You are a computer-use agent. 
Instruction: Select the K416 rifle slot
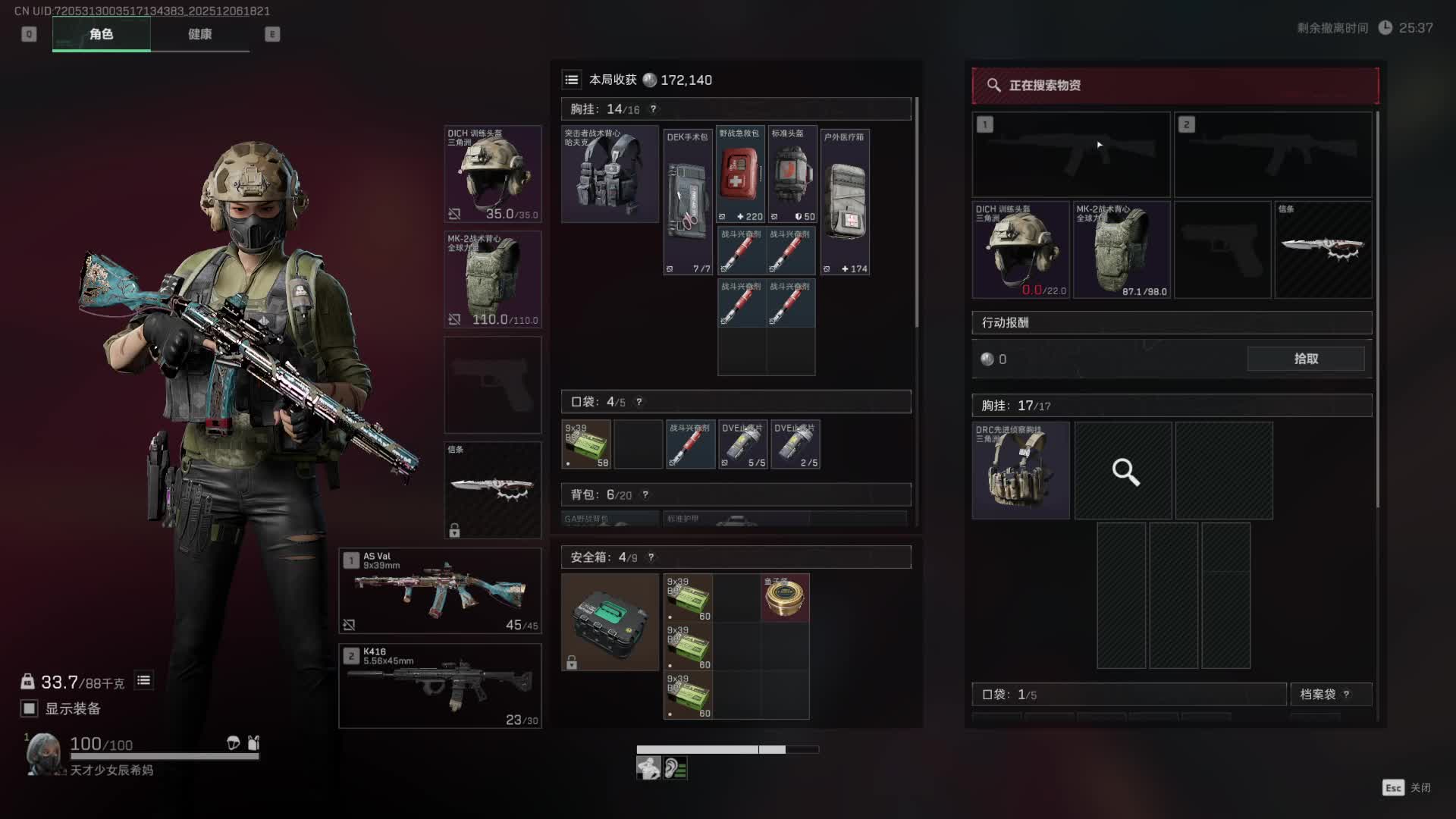click(440, 686)
